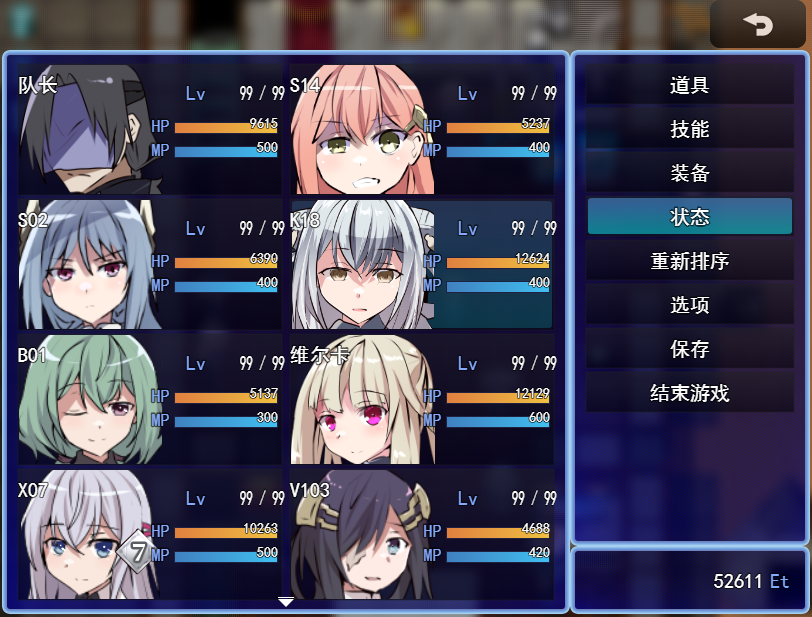Viewport: 812px width, 617px height.
Task: Select 重新排序 to reorder party
Action: click(x=689, y=261)
